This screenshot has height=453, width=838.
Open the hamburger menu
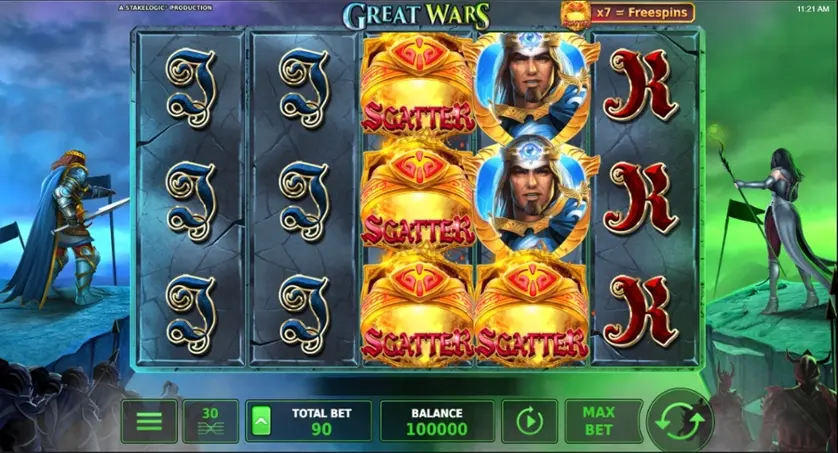149,421
